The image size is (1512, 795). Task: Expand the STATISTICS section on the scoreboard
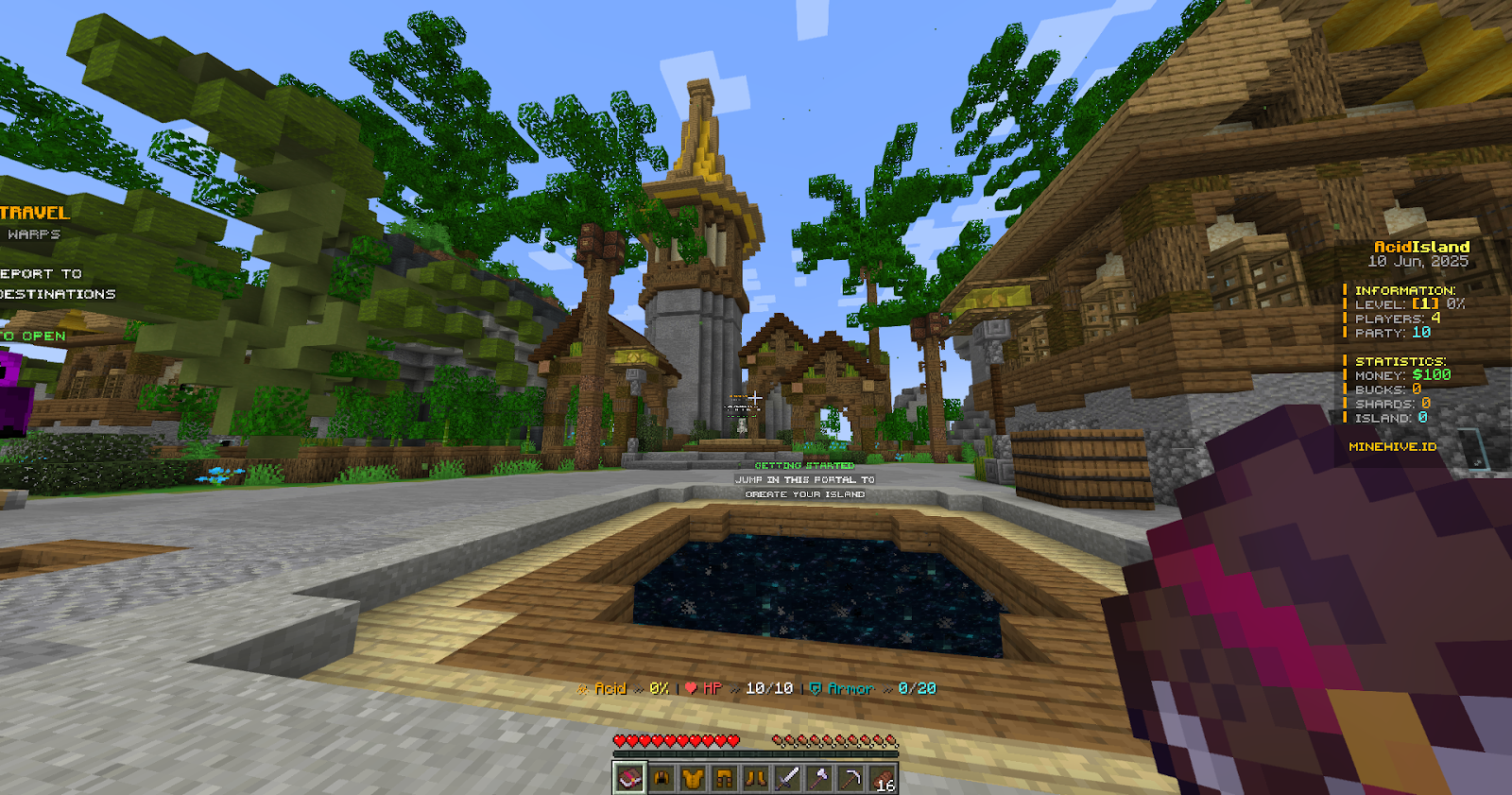click(x=1400, y=360)
